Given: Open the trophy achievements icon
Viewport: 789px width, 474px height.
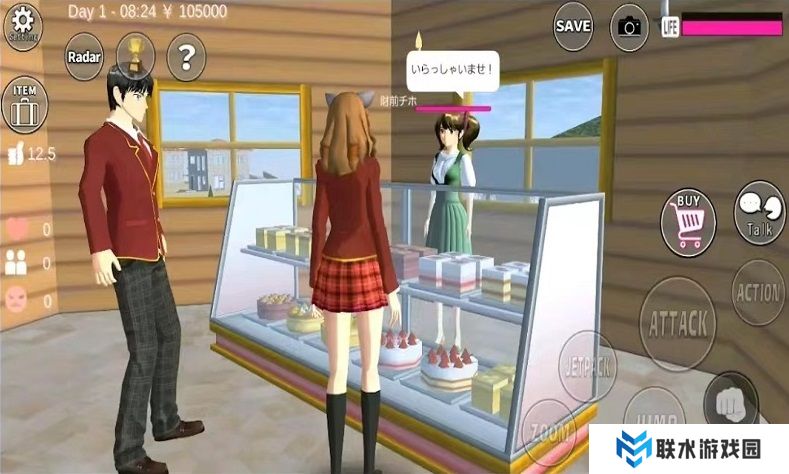Looking at the screenshot, I should pyautogui.click(x=135, y=55).
